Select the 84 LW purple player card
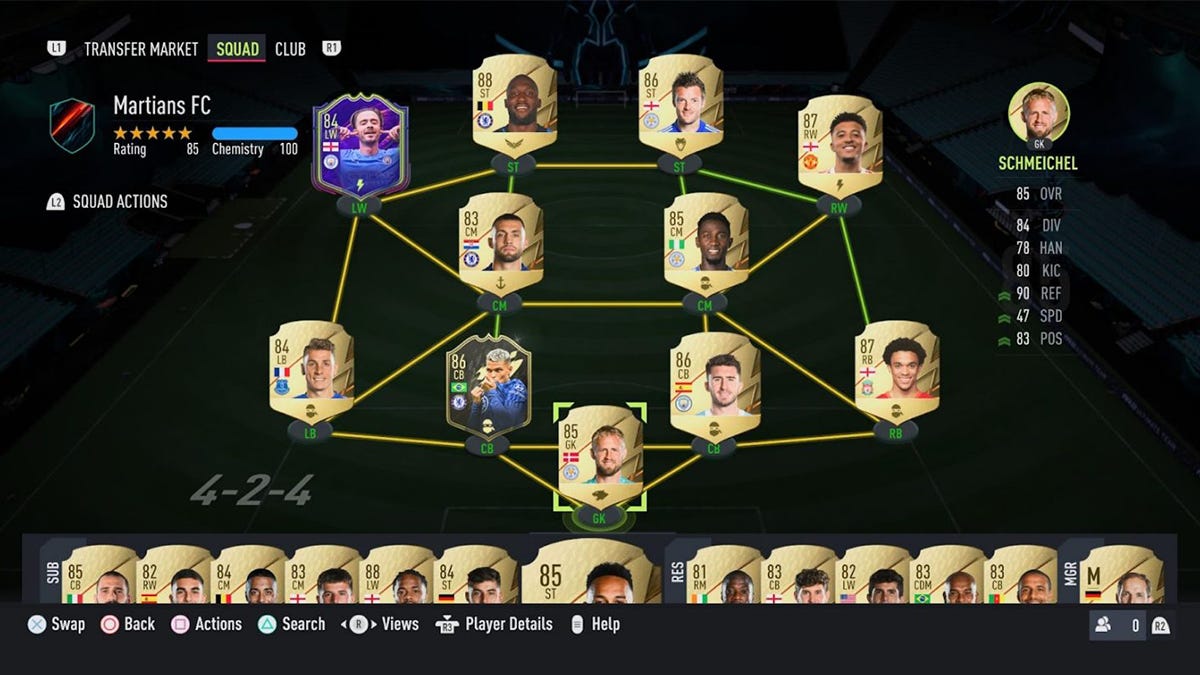The width and height of the screenshot is (1200, 675). click(x=360, y=147)
